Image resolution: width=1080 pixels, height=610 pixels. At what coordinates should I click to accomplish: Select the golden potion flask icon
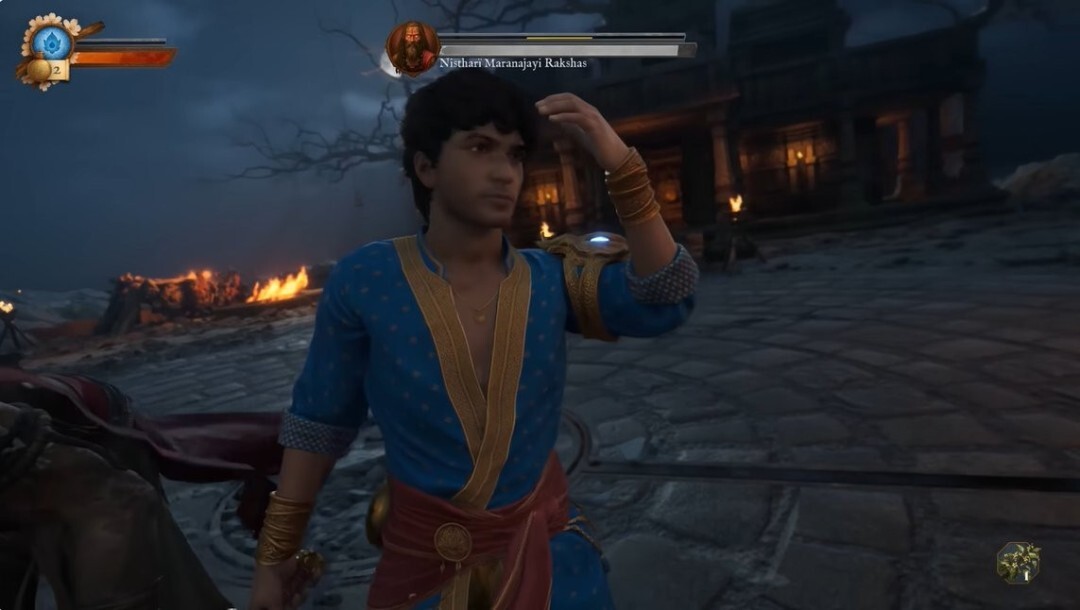pos(40,70)
